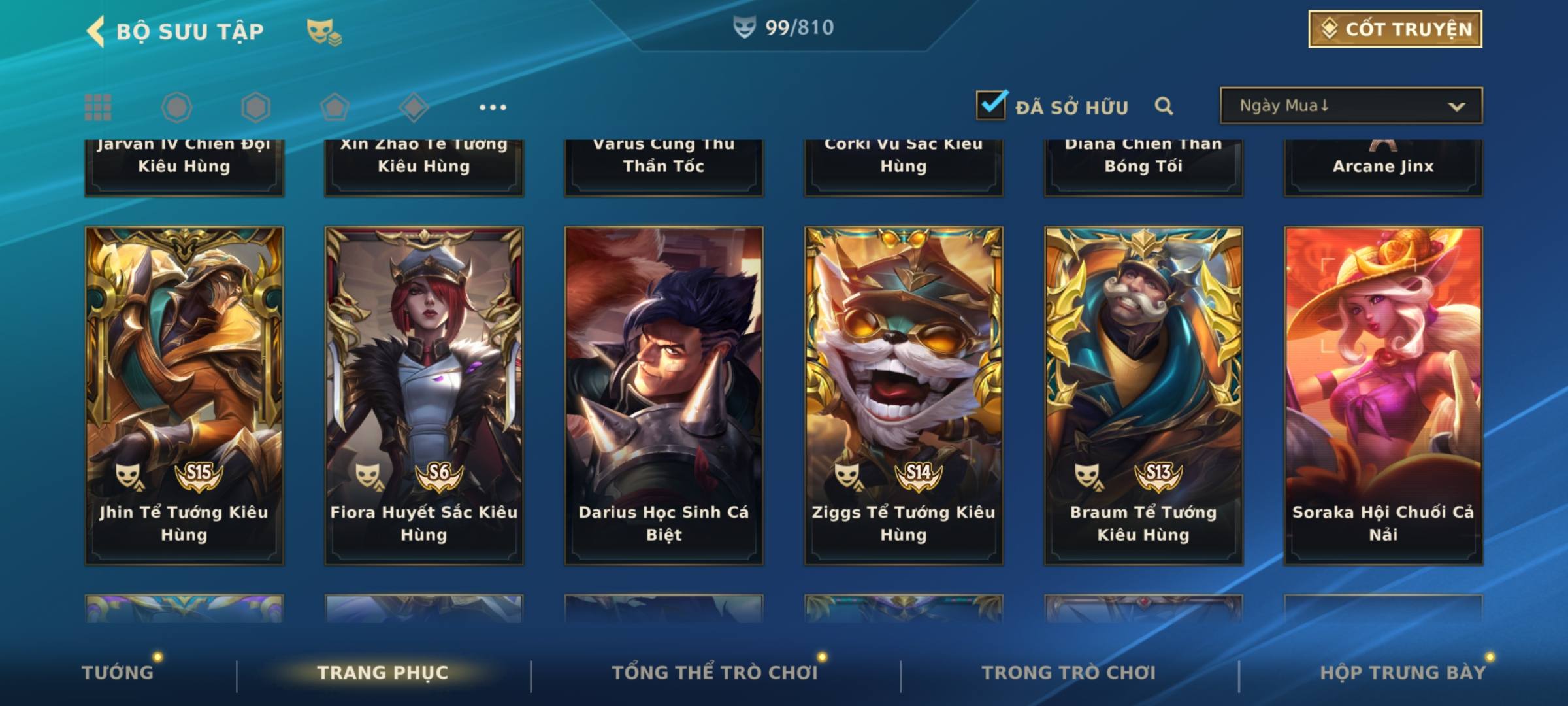This screenshot has height=706, width=1568.
Task: Select the Arcane Jinx skin card
Action: pyautogui.click(x=1383, y=166)
